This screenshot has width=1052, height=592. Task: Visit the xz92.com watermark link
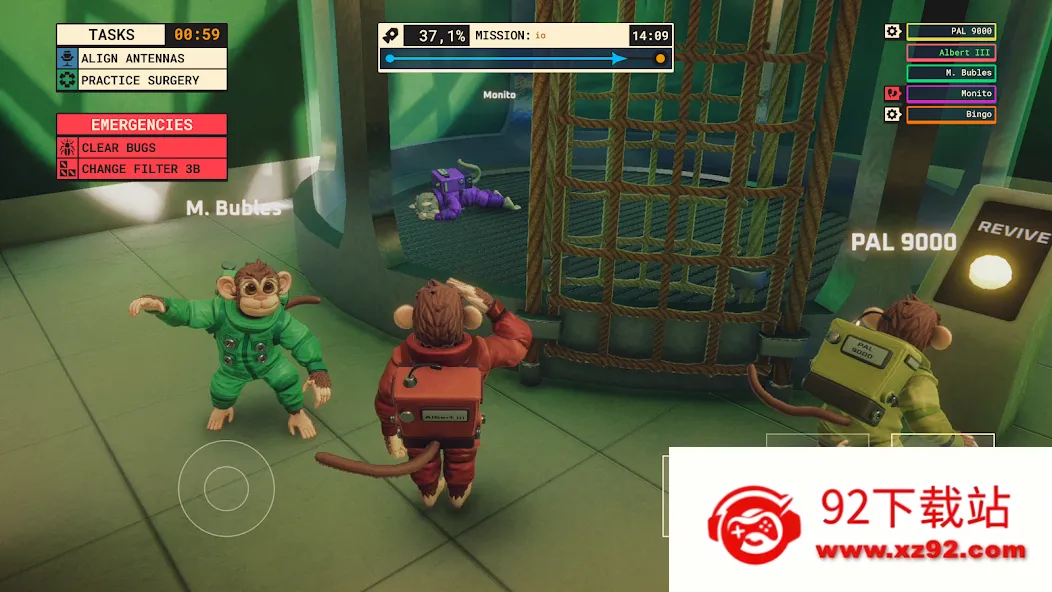pyautogui.click(x=920, y=550)
